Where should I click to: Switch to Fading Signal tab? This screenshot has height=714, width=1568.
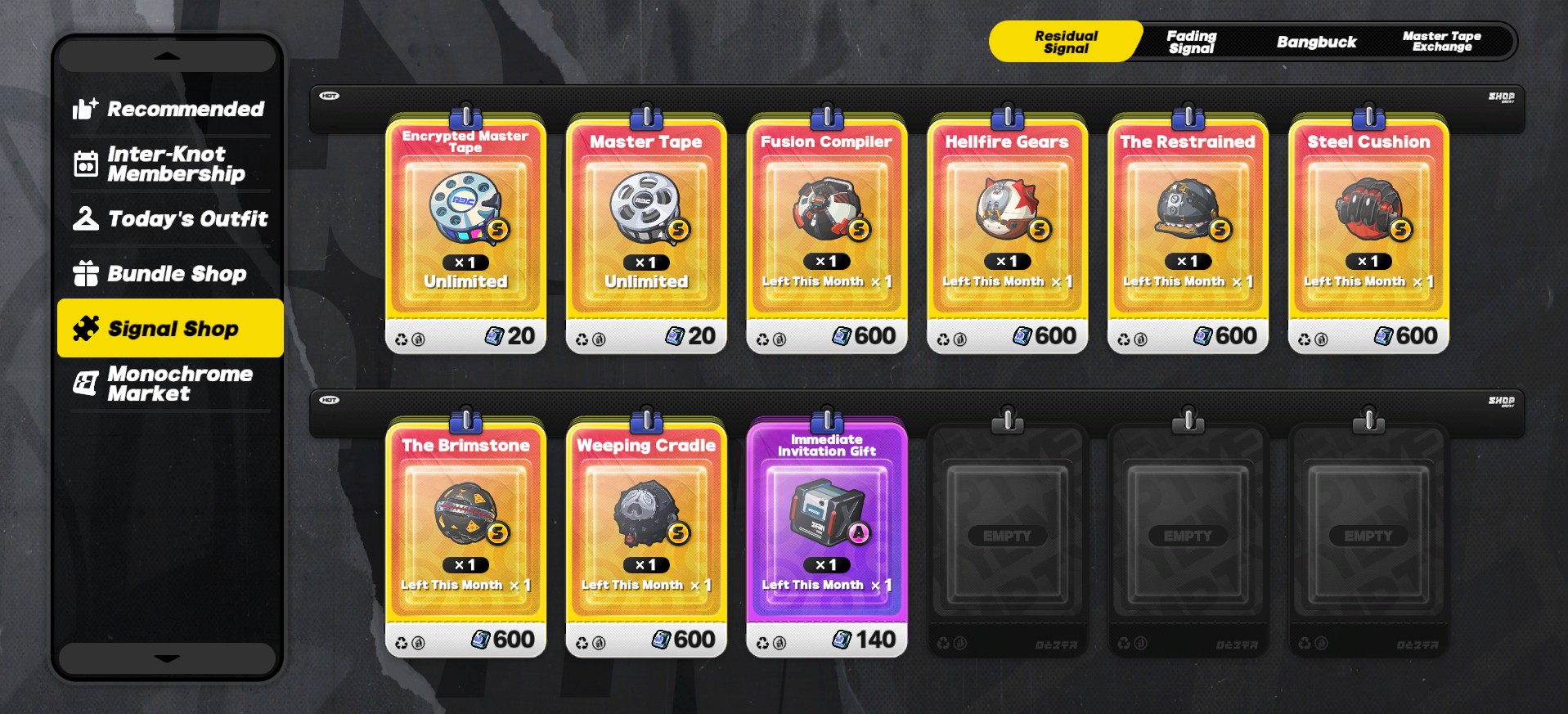(1191, 42)
